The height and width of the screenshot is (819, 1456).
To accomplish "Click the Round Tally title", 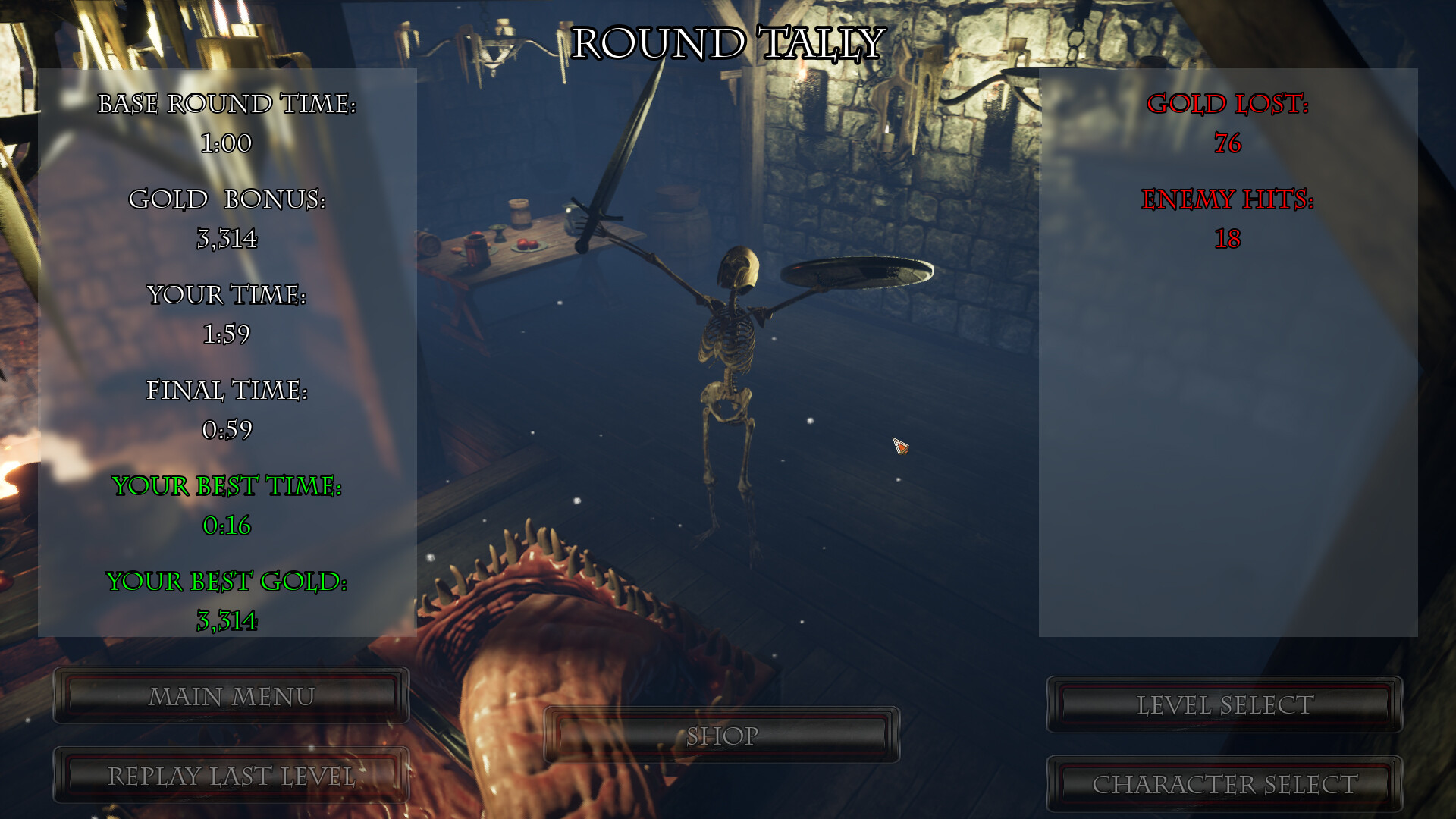I will (x=728, y=43).
